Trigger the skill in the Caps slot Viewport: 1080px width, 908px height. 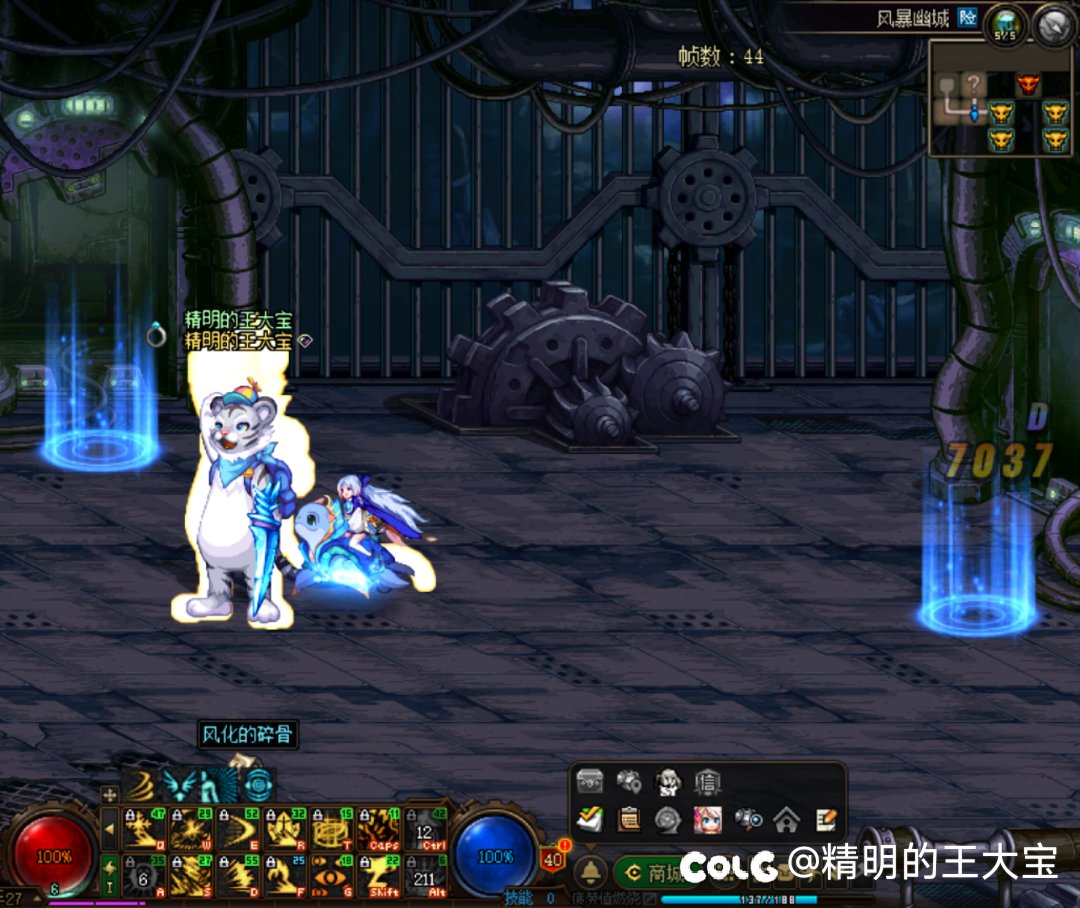(x=379, y=829)
